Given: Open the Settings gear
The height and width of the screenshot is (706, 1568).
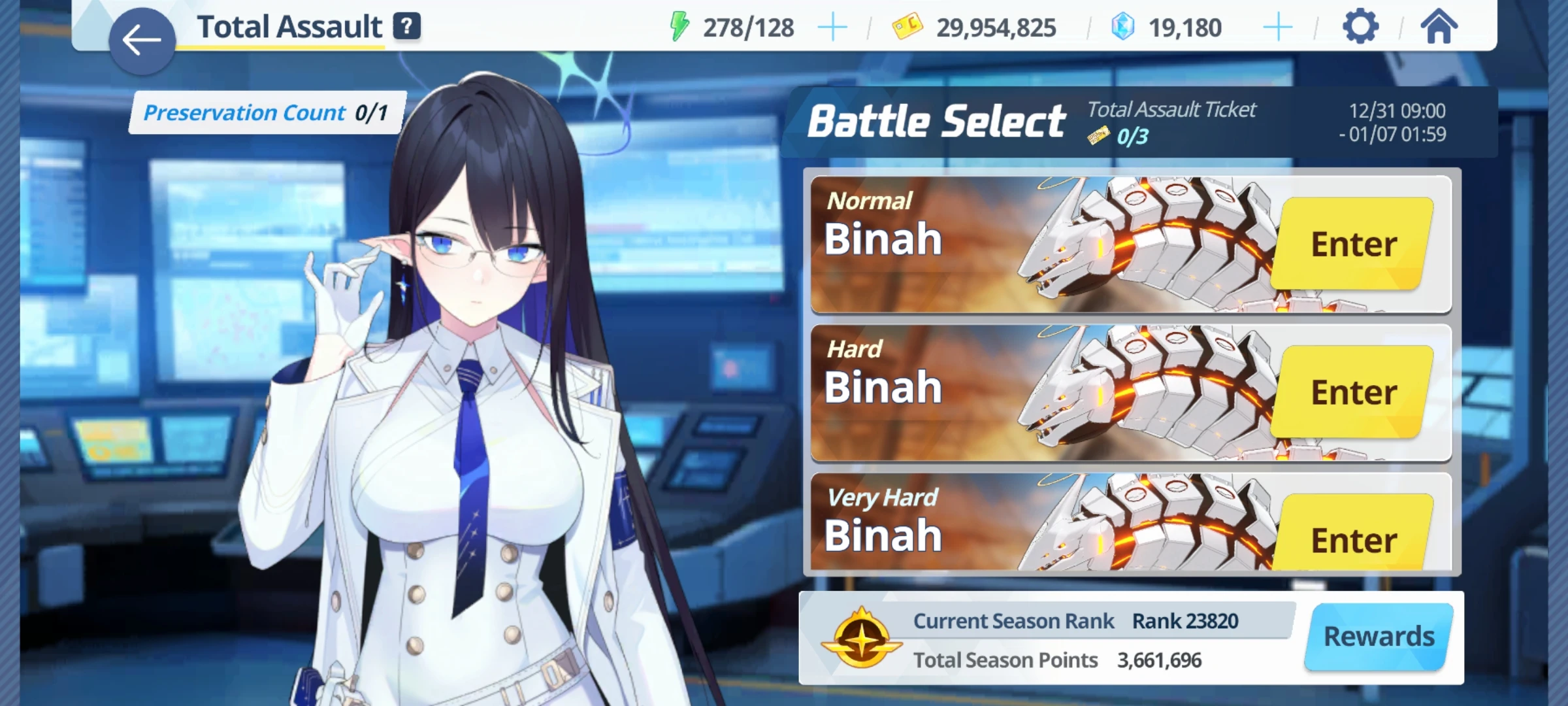Looking at the screenshot, I should pyautogui.click(x=1362, y=26).
